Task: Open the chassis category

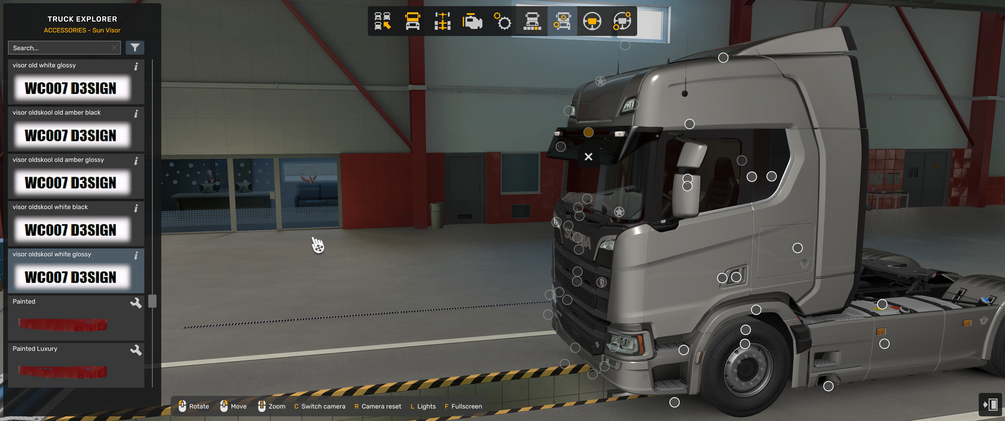Action: pos(442,21)
